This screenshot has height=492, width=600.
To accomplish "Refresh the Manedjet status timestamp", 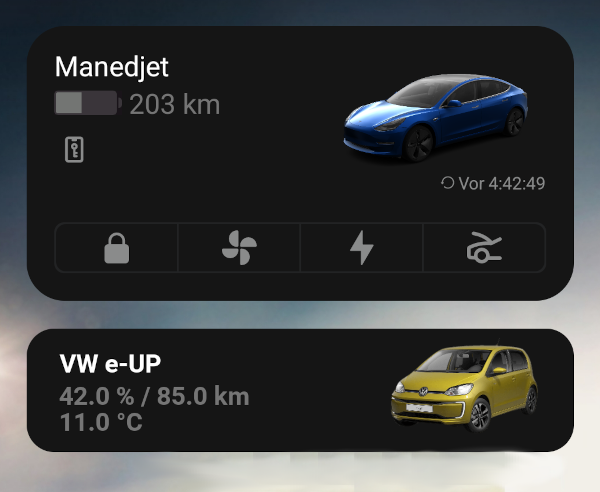I will (x=494, y=184).
